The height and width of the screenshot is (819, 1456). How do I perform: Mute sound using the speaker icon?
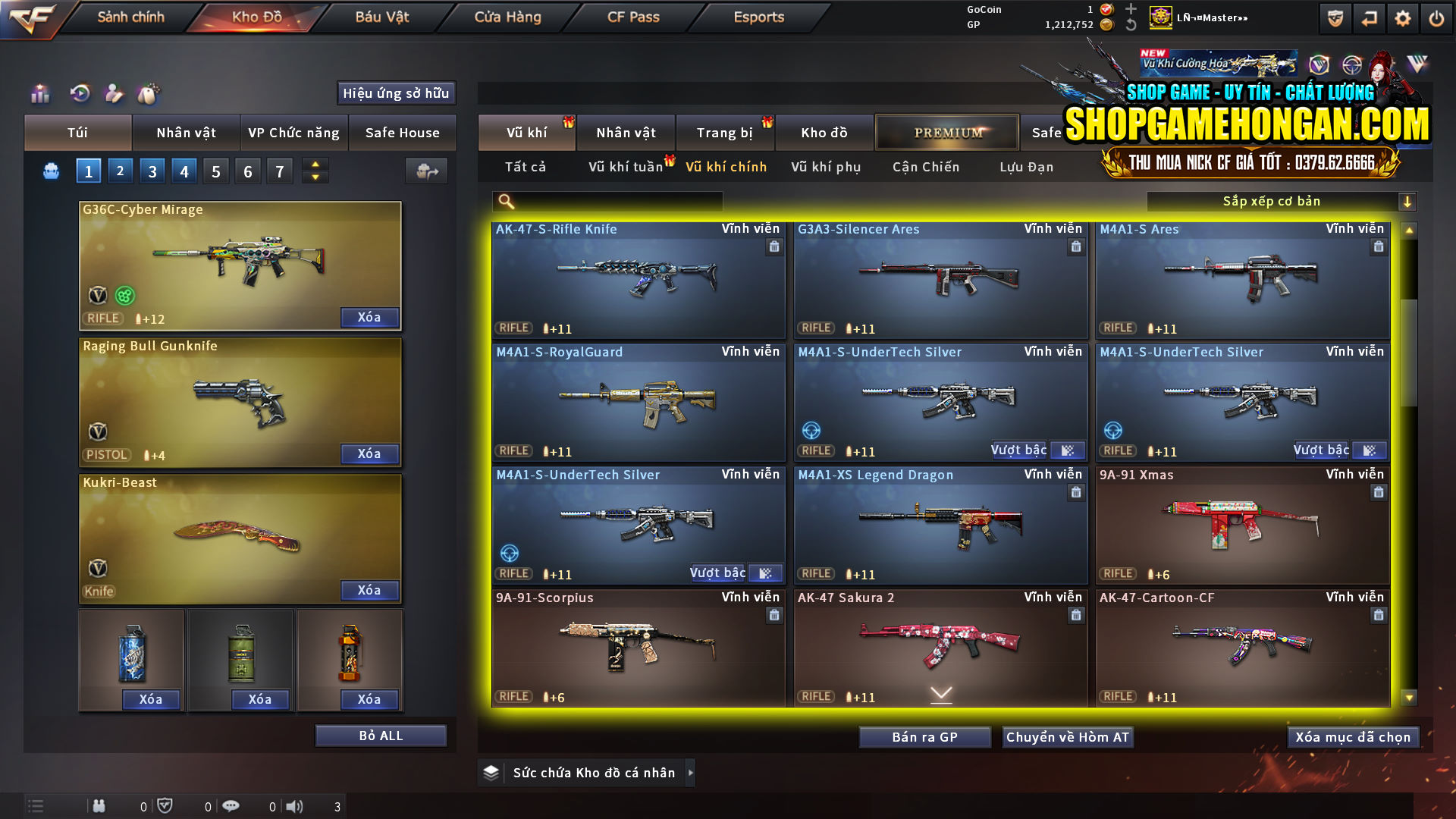tap(295, 806)
